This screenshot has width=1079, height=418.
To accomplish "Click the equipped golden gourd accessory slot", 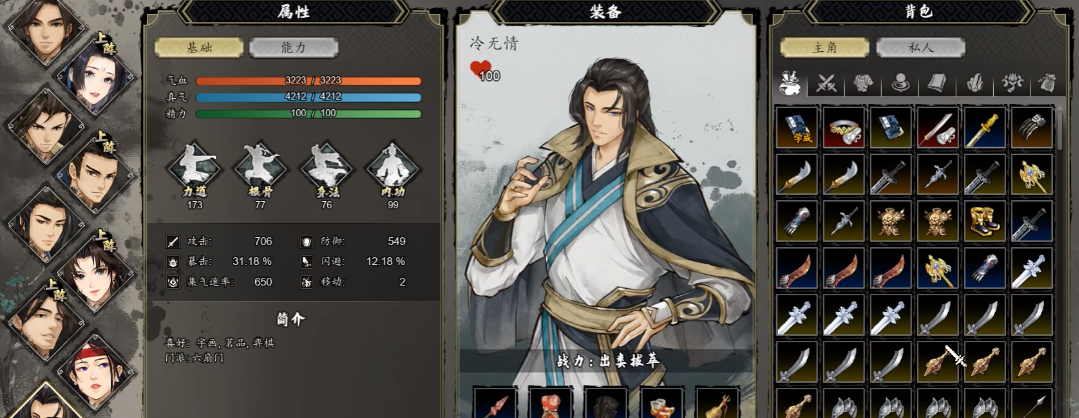I will (x=716, y=404).
